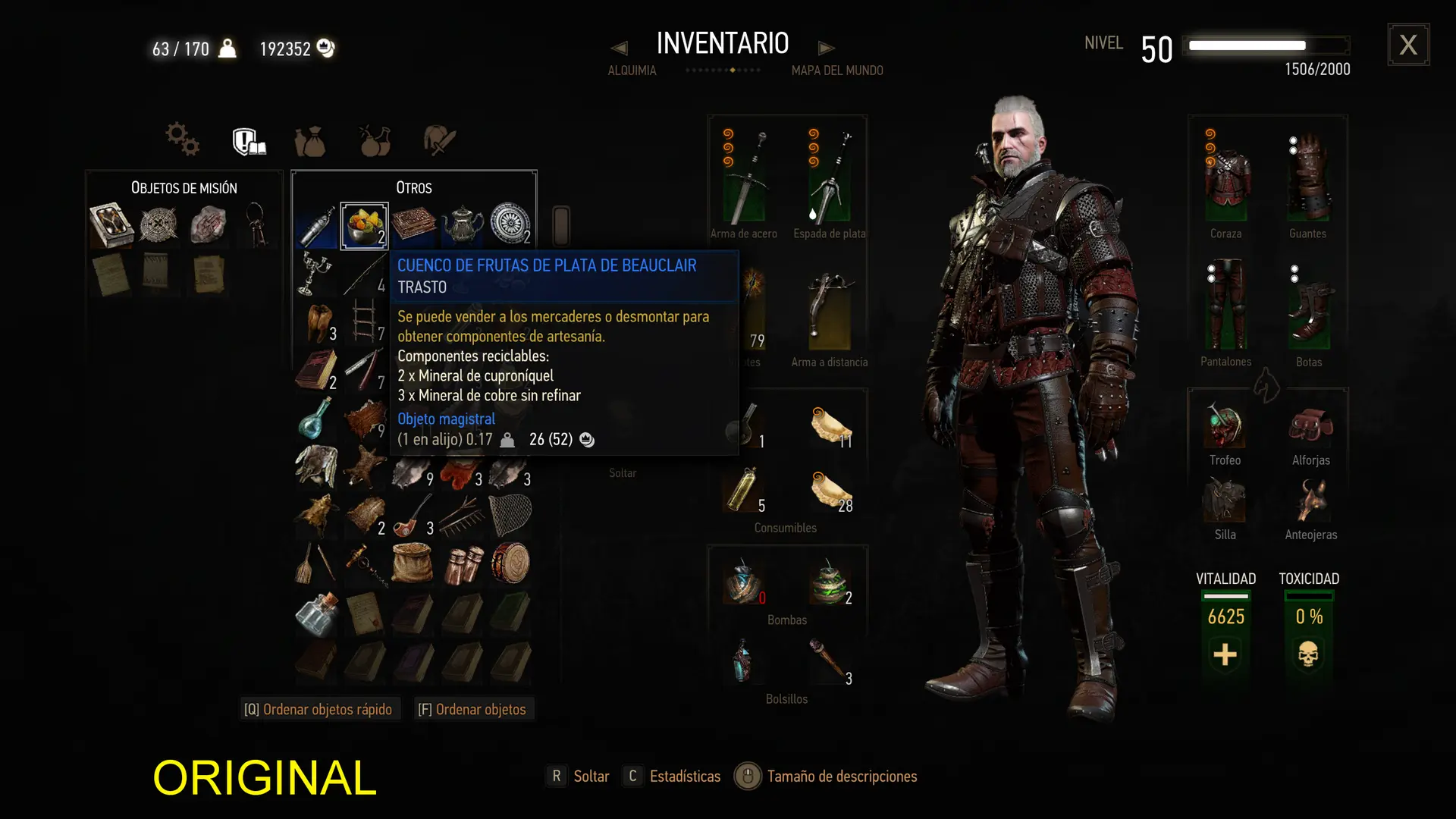The height and width of the screenshot is (819, 1456).
Task: Open the money pouch inventory tab
Action: pyautogui.click(x=310, y=142)
